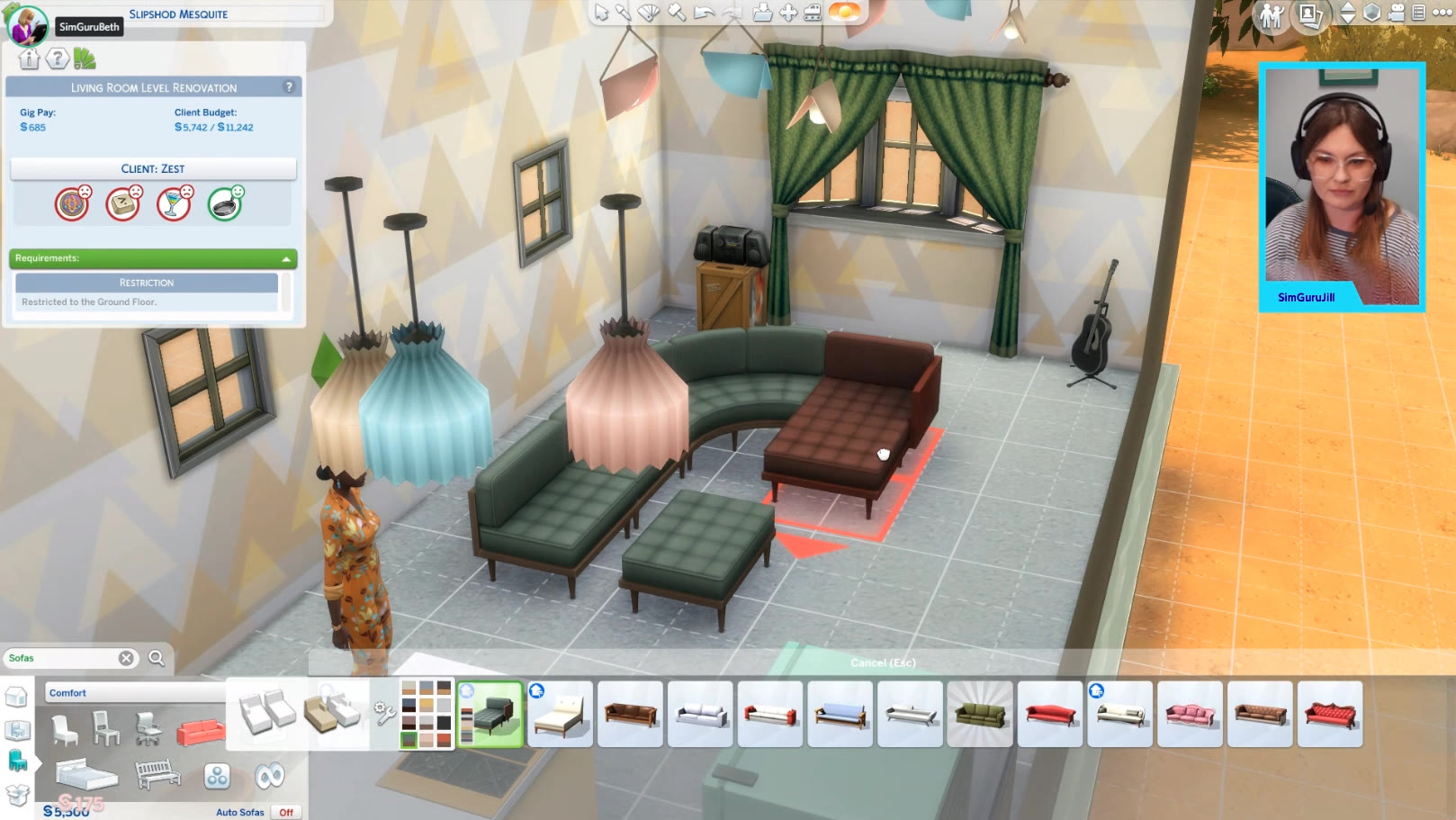1456x820 pixels.
Task: Open the Comfort category dropdown
Action: click(135, 693)
